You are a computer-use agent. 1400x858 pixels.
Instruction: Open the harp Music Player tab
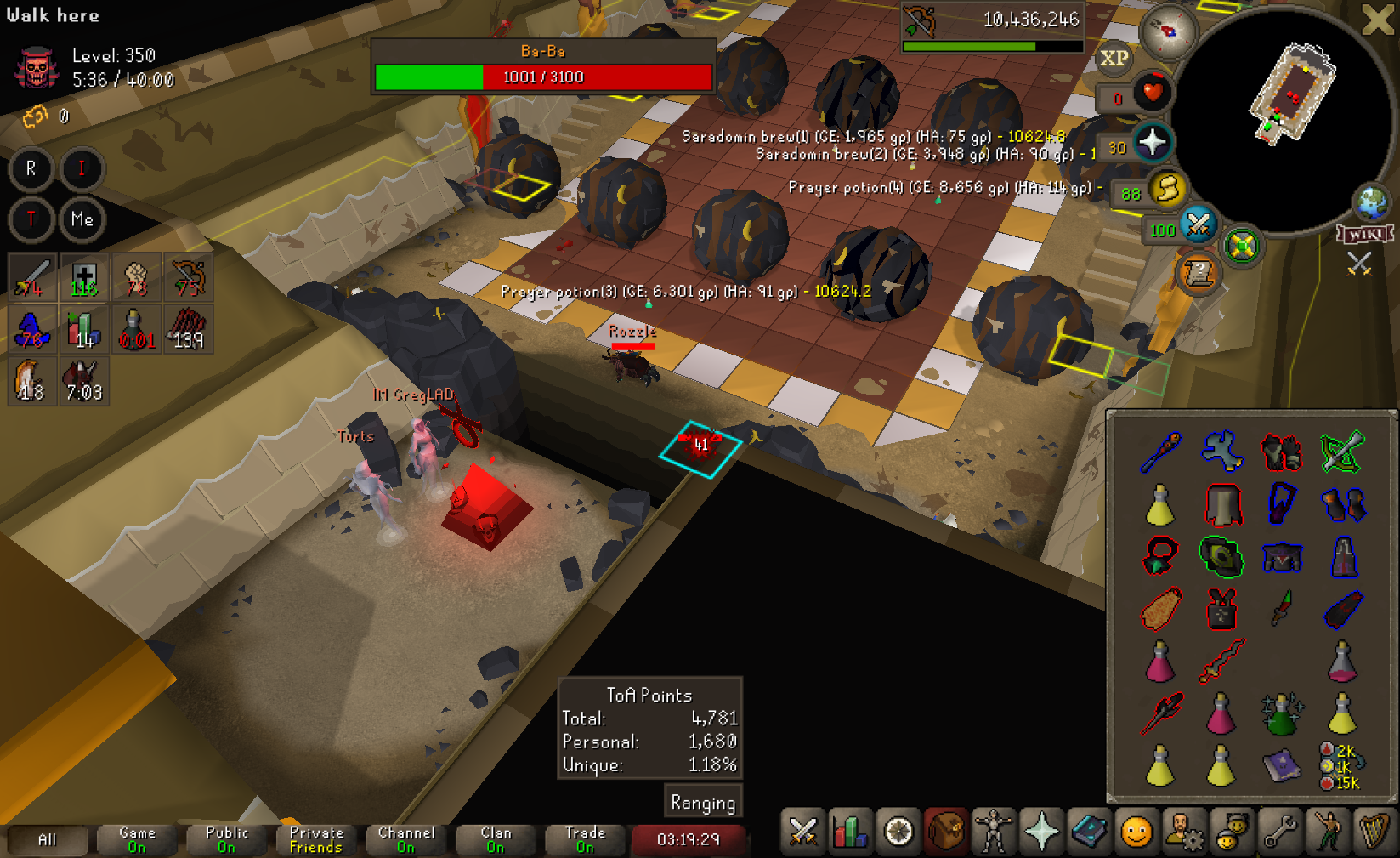(x=1374, y=832)
